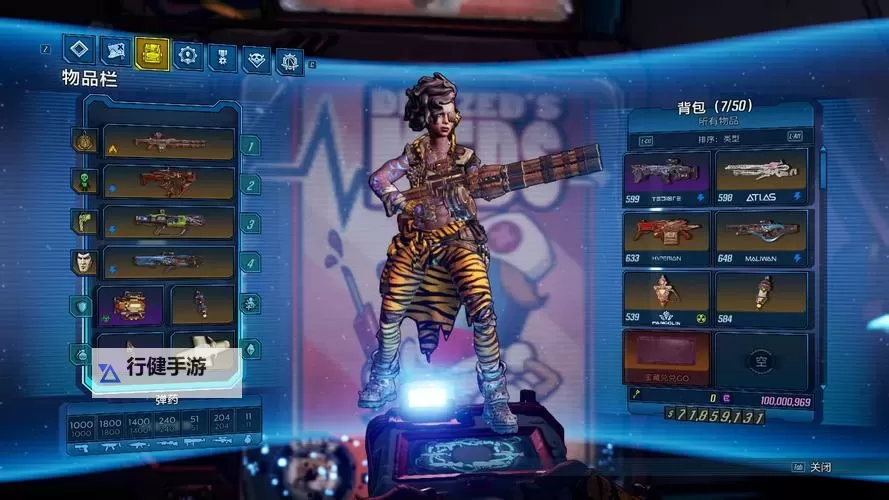
Task: Select the Pangolin item rated 539
Action: pyautogui.click(x=667, y=296)
